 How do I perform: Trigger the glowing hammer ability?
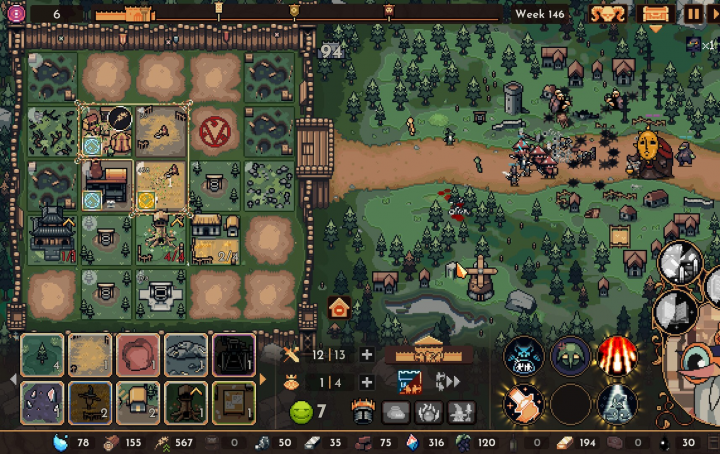click(x=523, y=403)
